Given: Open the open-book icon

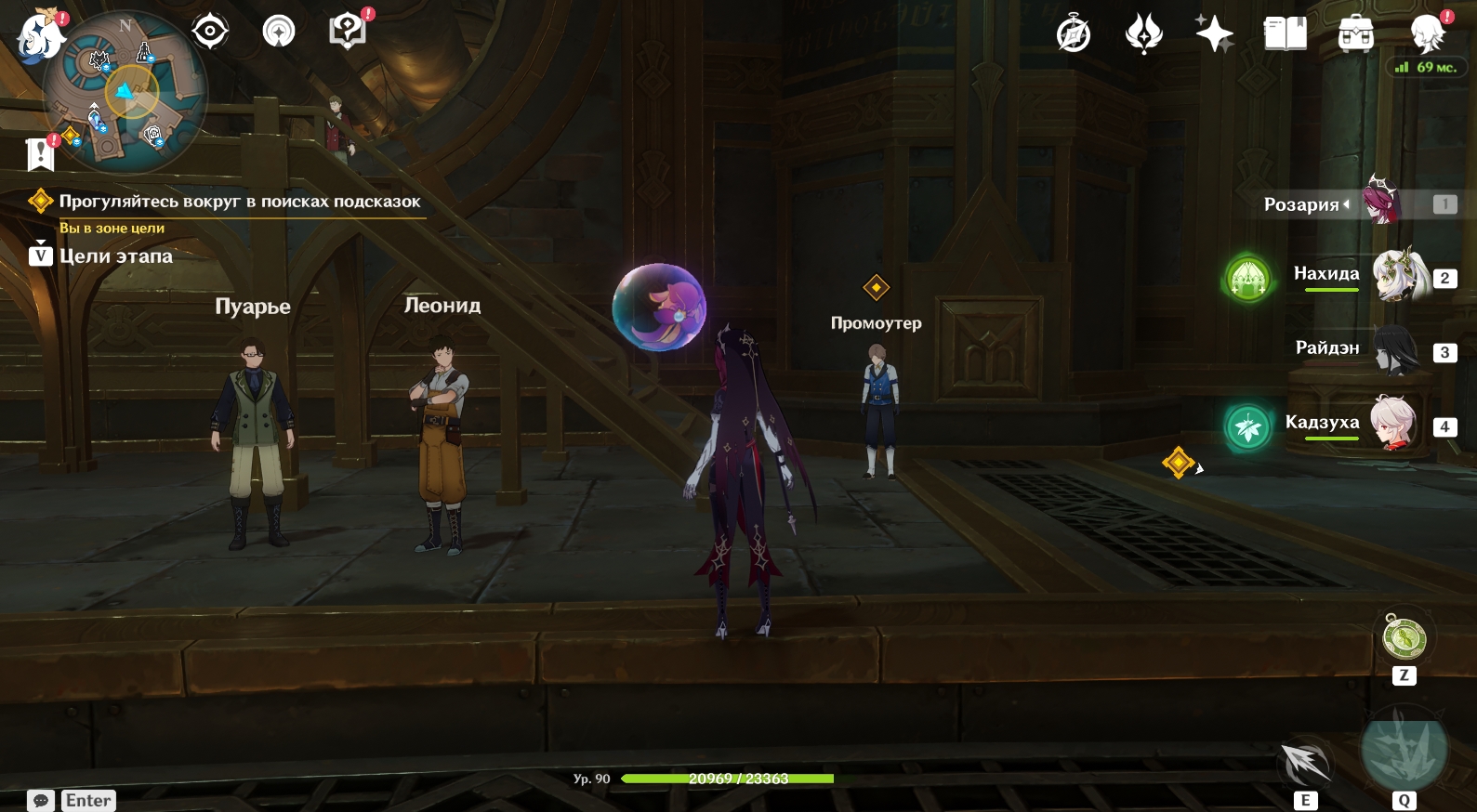Looking at the screenshot, I should pyautogui.click(x=1286, y=34).
